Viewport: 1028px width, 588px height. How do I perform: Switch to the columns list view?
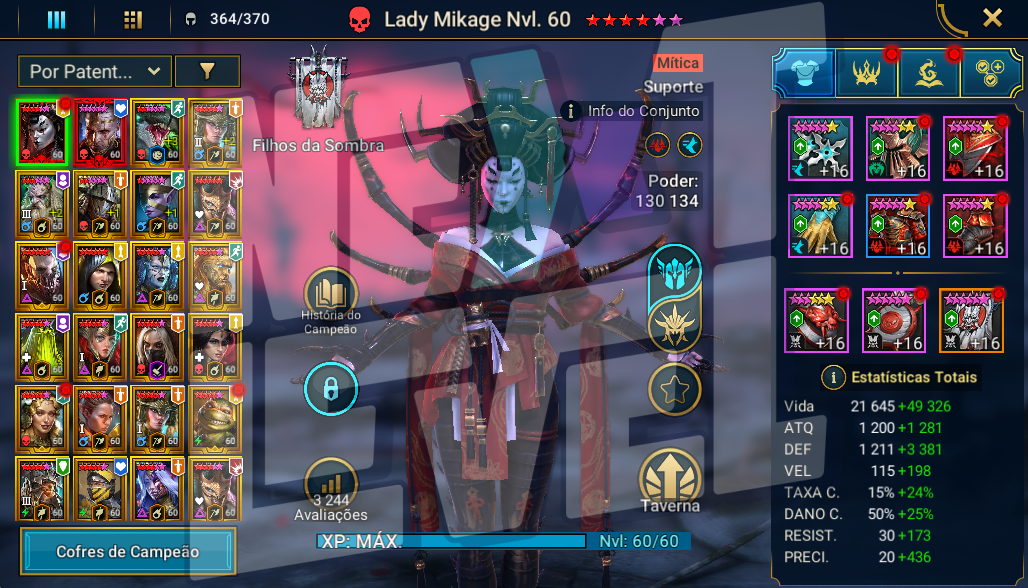tap(56, 19)
